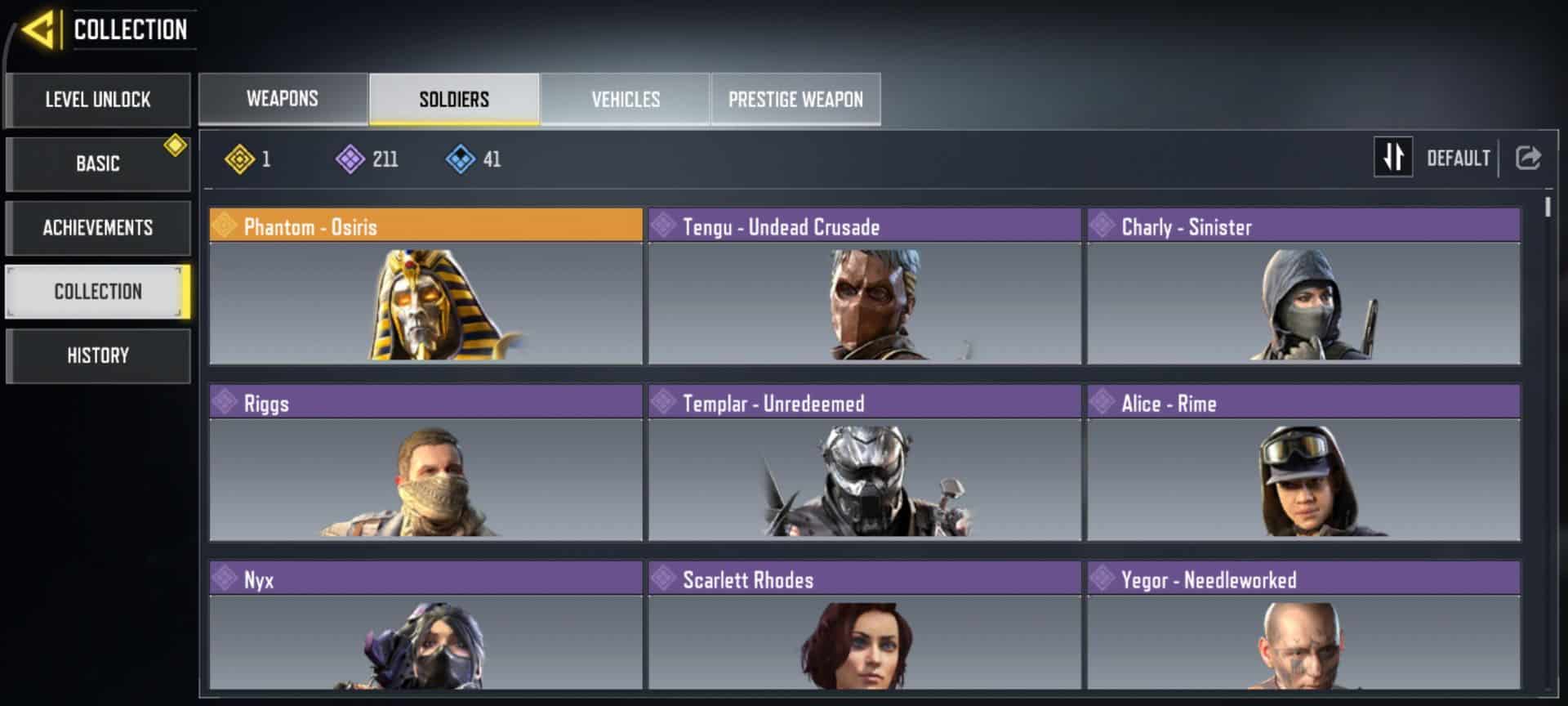Screen dimensions: 1568x706
Task: Choose the Tengu - Undead Crusade card
Action: [864, 286]
